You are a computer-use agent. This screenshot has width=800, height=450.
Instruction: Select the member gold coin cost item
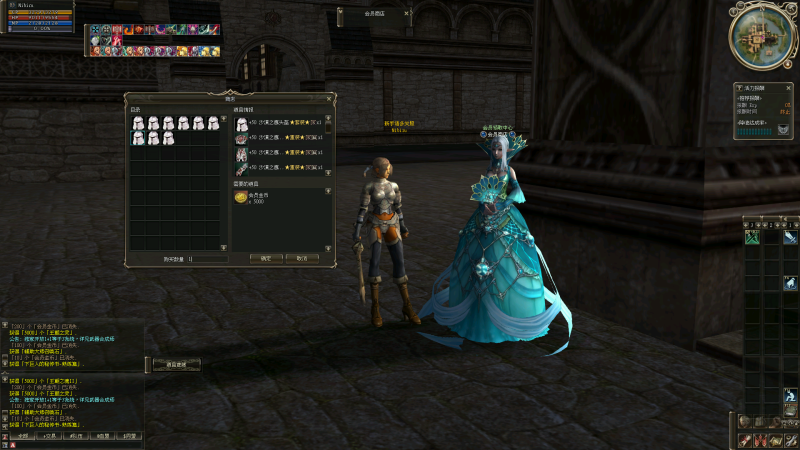click(242, 199)
